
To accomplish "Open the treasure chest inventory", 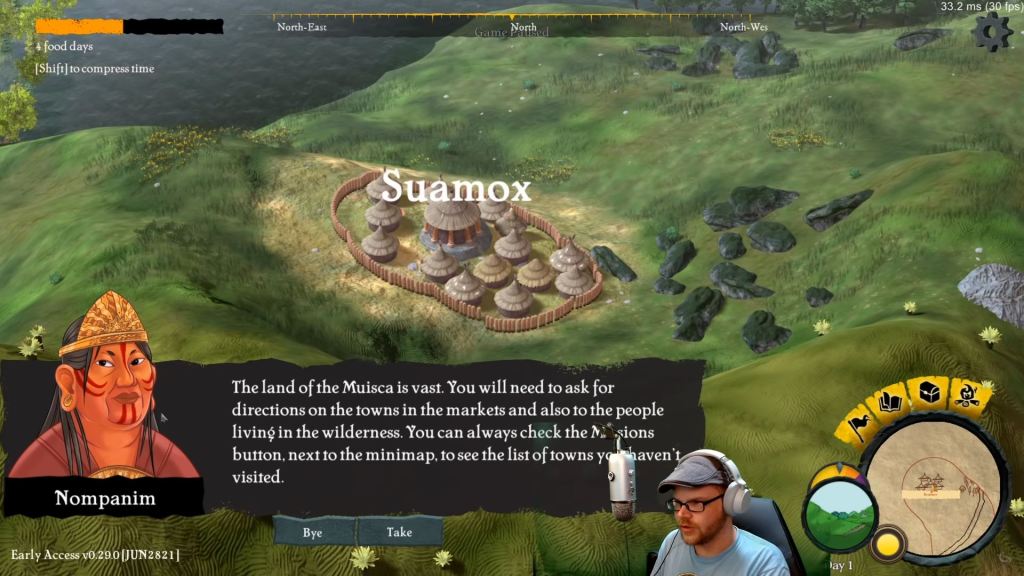I will click(929, 392).
